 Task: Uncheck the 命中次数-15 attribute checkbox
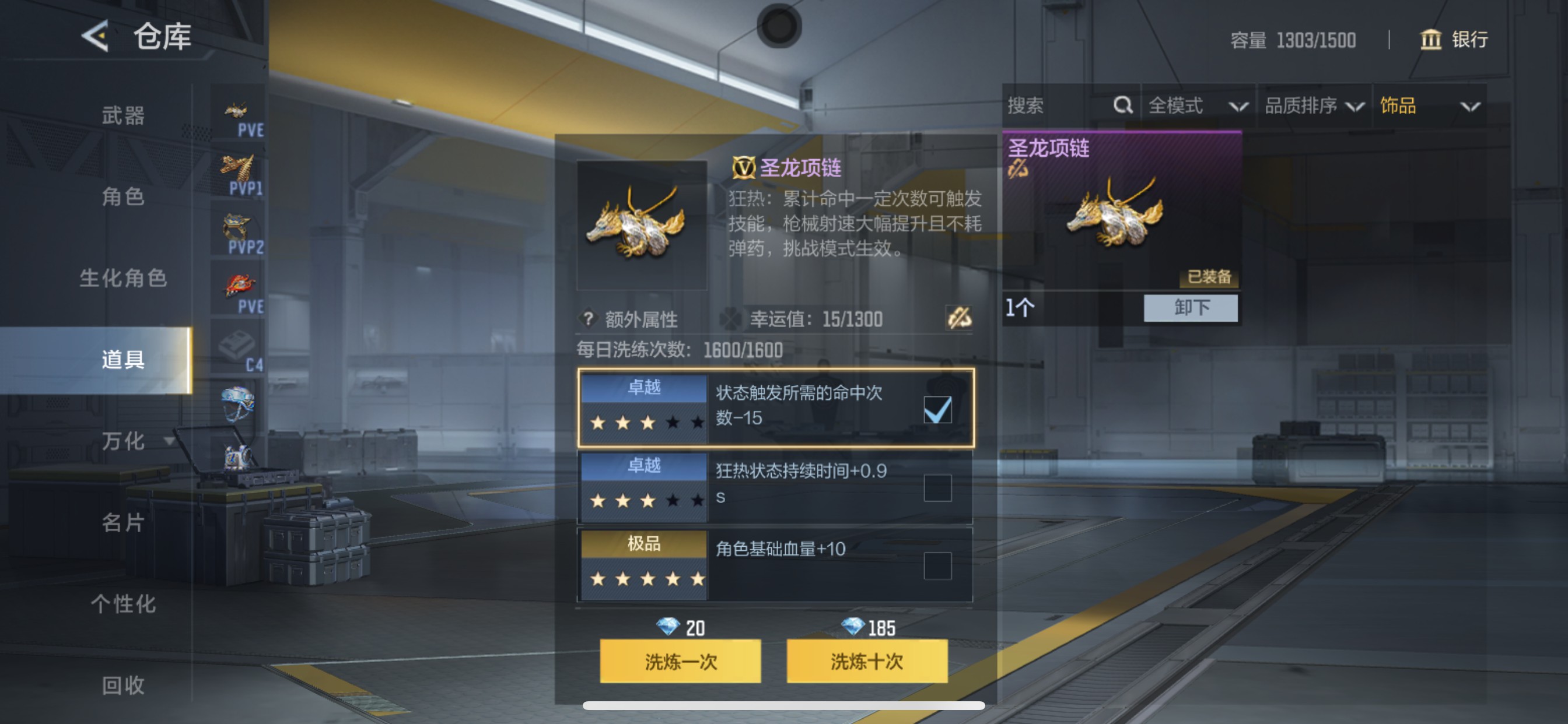pyautogui.click(x=938, y=410)
